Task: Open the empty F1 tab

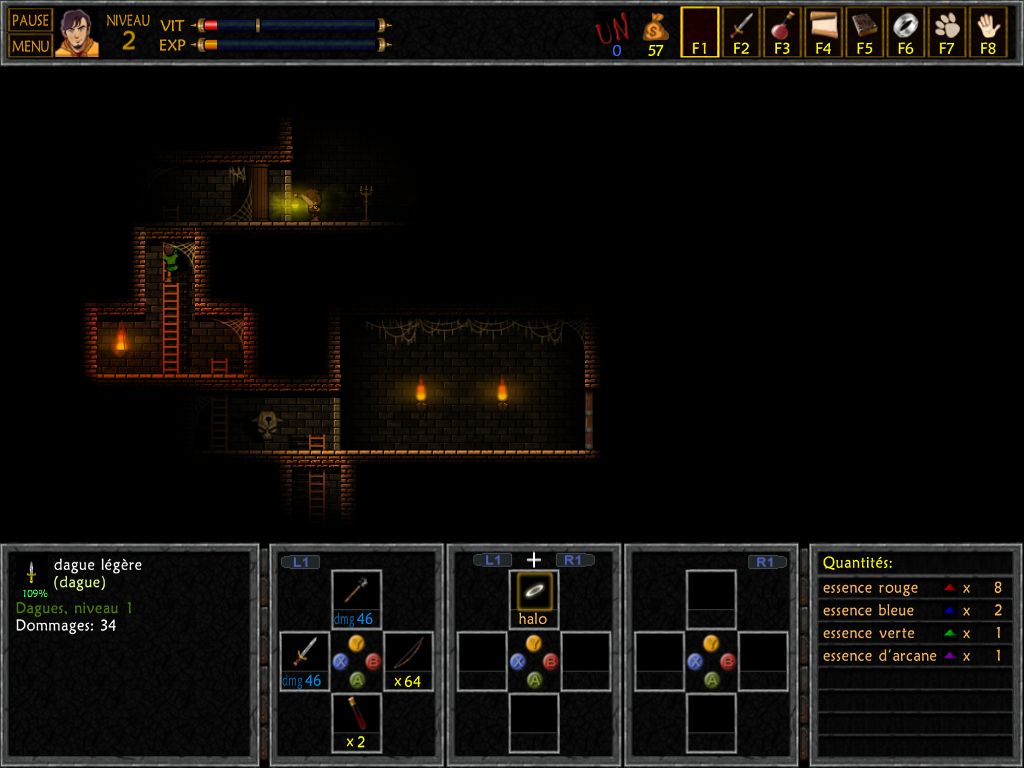Action: coord(700,31)
